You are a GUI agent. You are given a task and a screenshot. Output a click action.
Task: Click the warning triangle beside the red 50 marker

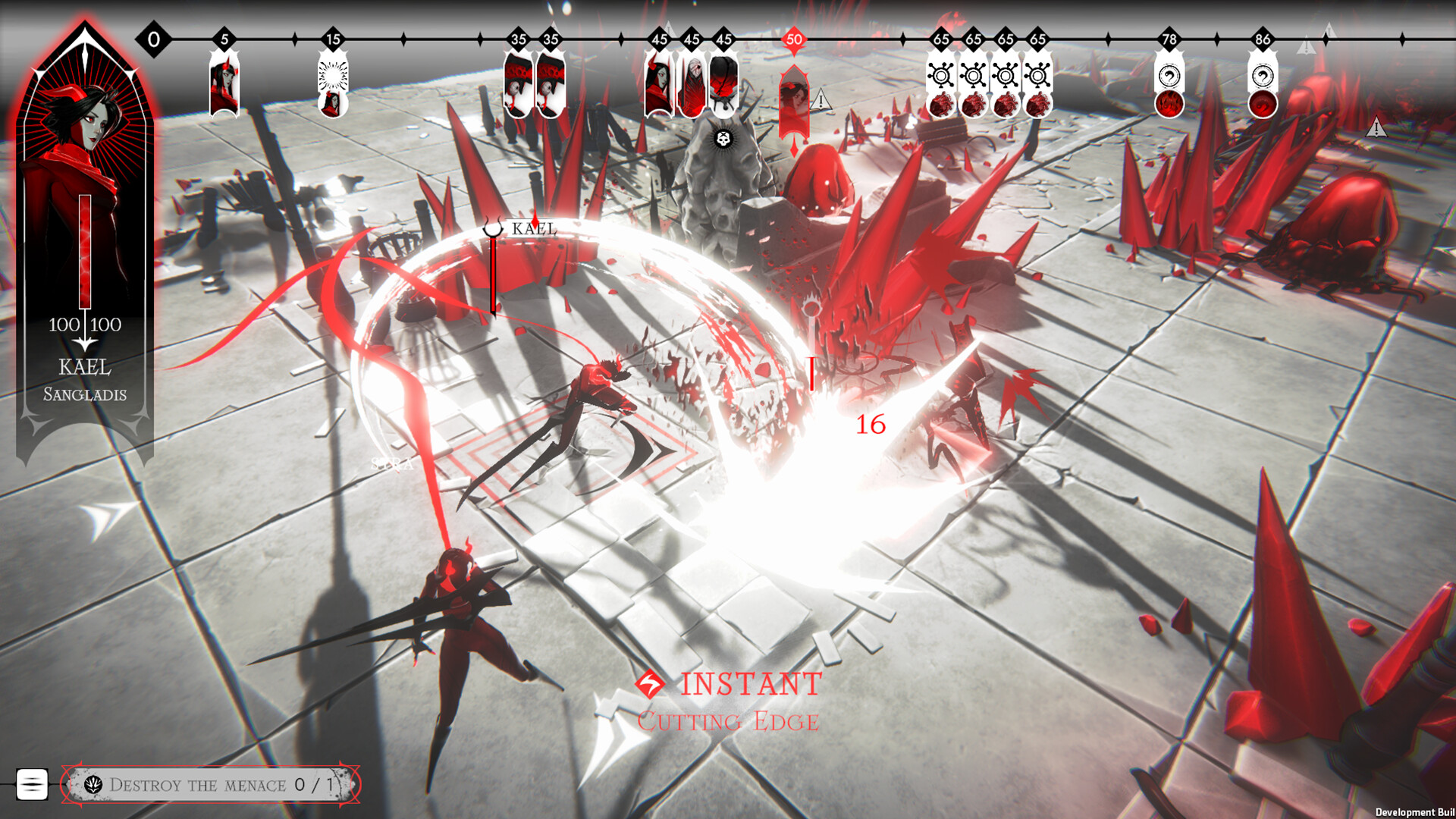820,99
